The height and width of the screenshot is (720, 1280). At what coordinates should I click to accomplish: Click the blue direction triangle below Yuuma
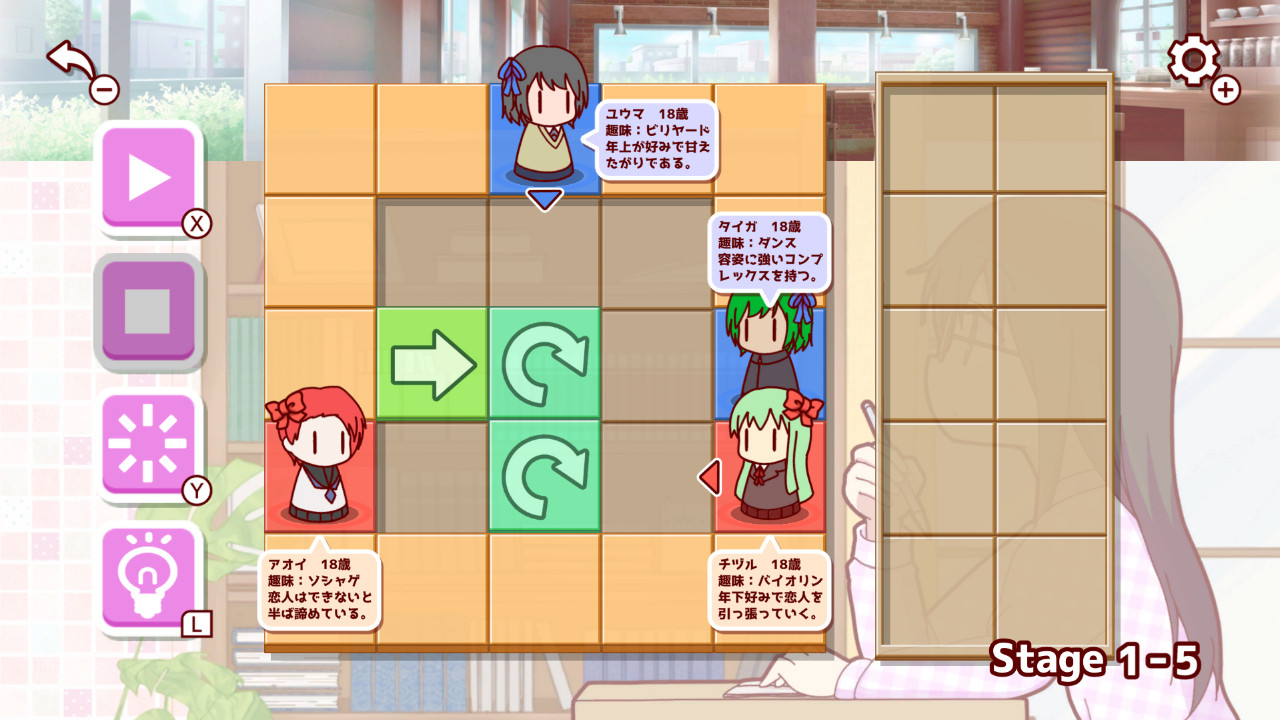coord(543,198)
